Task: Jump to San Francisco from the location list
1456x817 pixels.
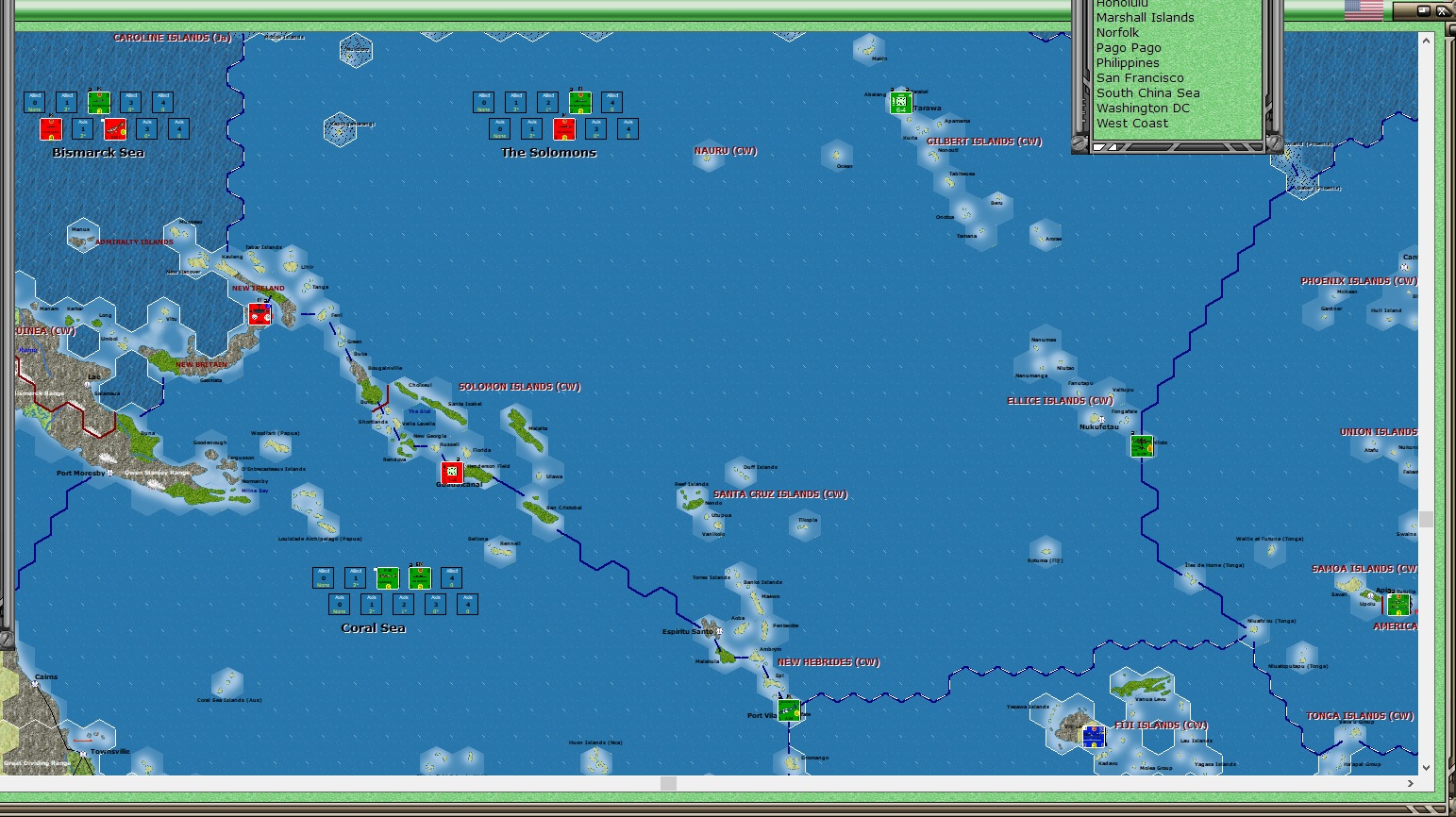Action: point(1140,77)
